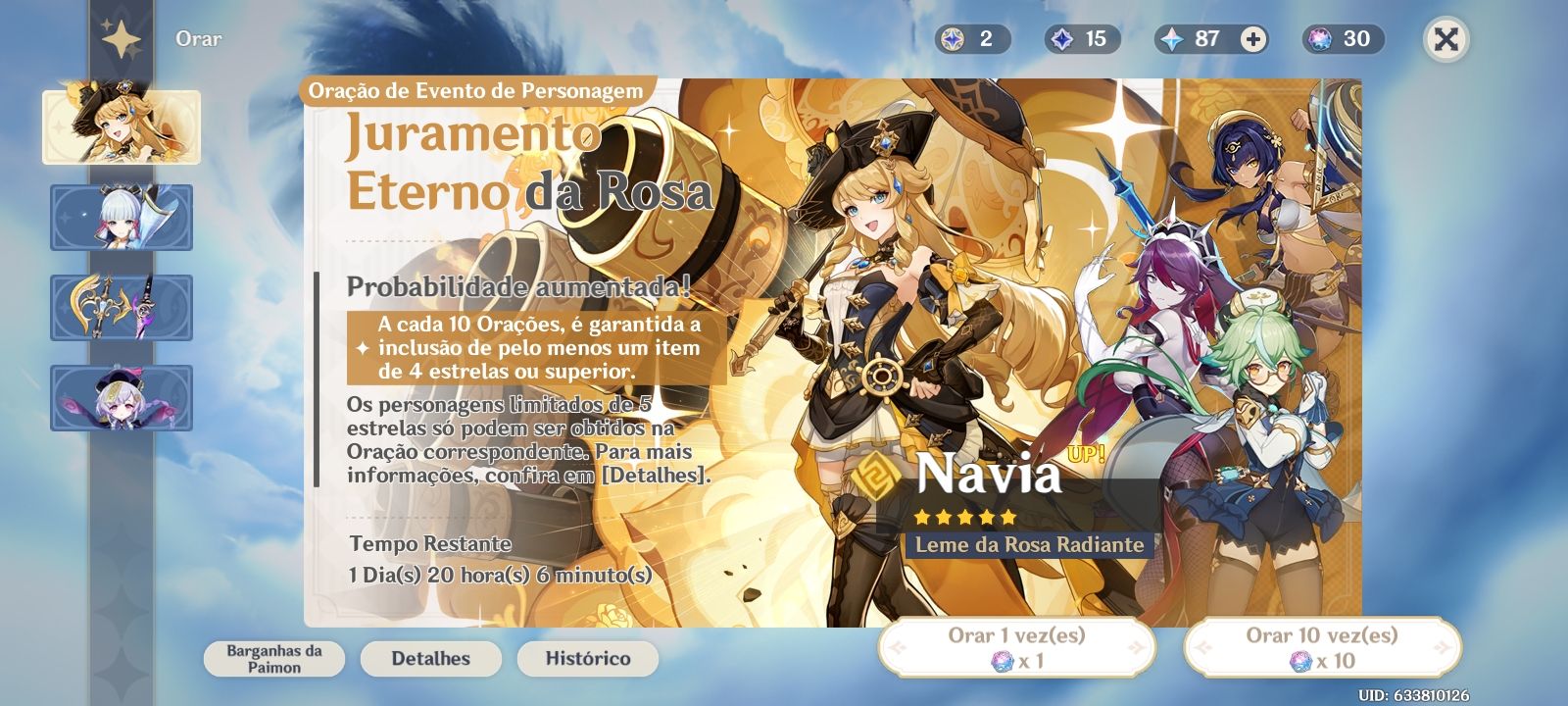The height and width of the screenshot is (706, 1568).
Task: Switch to the Ayaka character banner
Action: (121, 218)
